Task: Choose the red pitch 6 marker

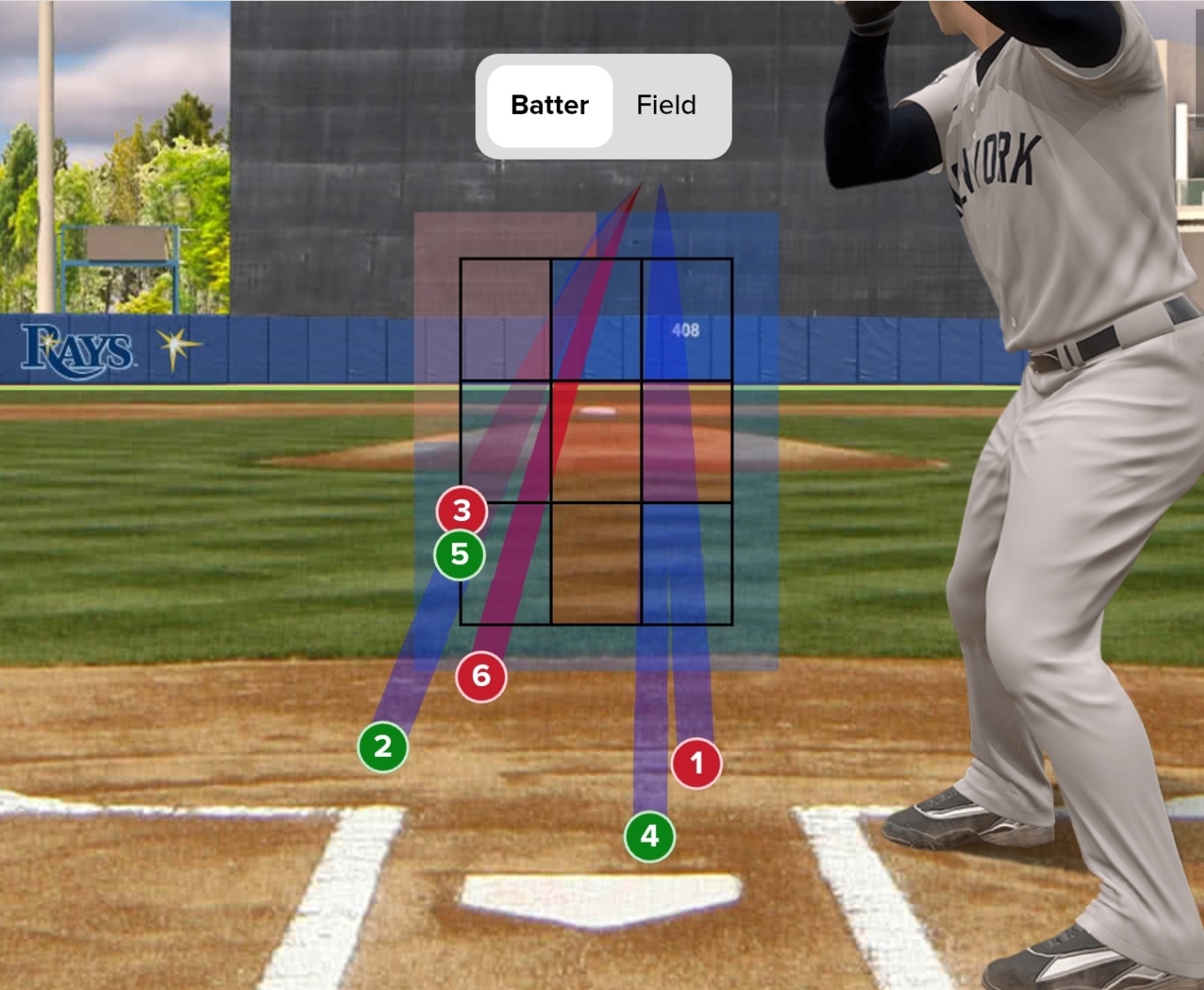Action: (481, 676)
